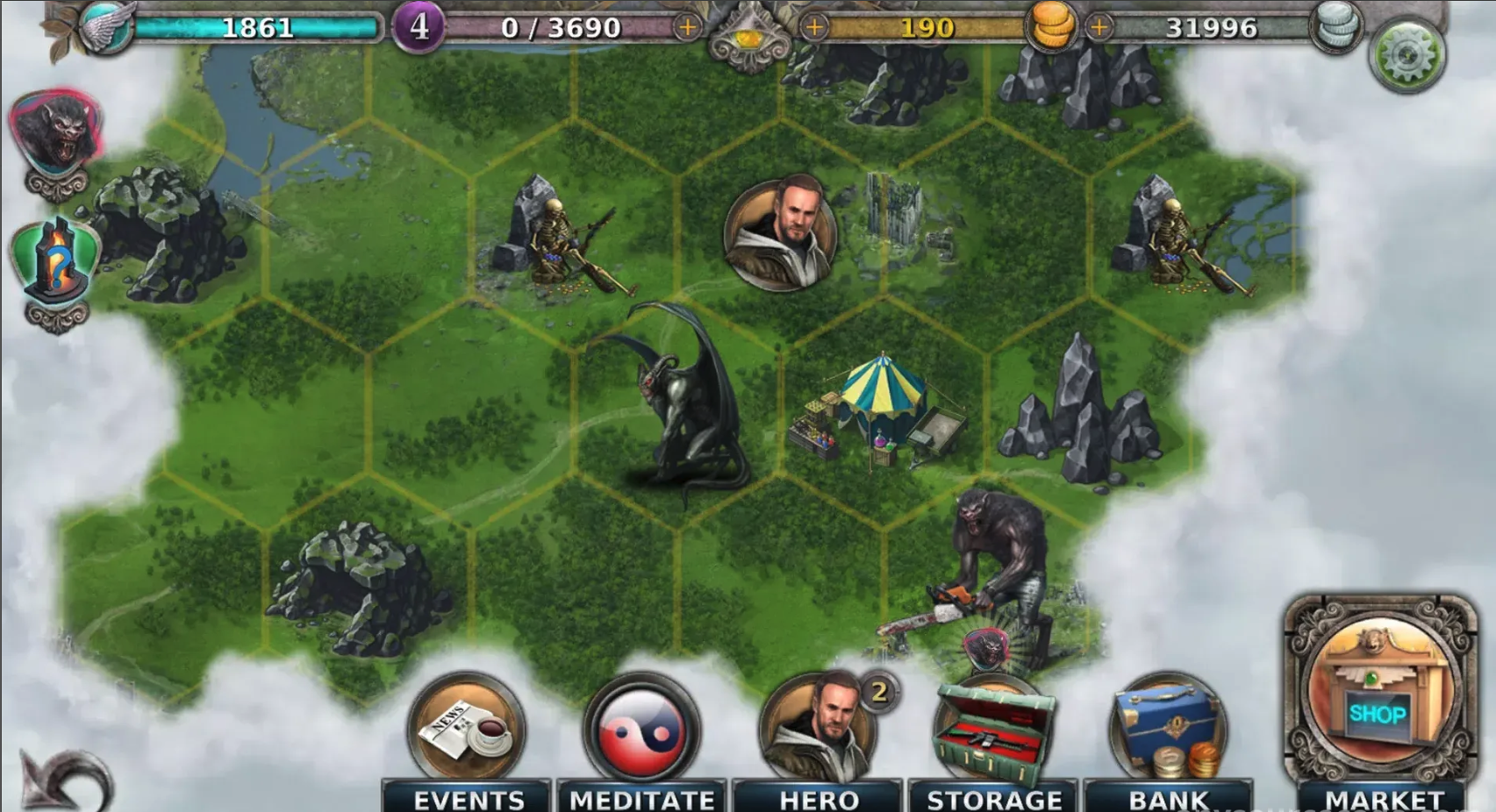Select the hero portrait on the map
Image resolution: width=1496 pixels, height=812 pixels.
780,233
